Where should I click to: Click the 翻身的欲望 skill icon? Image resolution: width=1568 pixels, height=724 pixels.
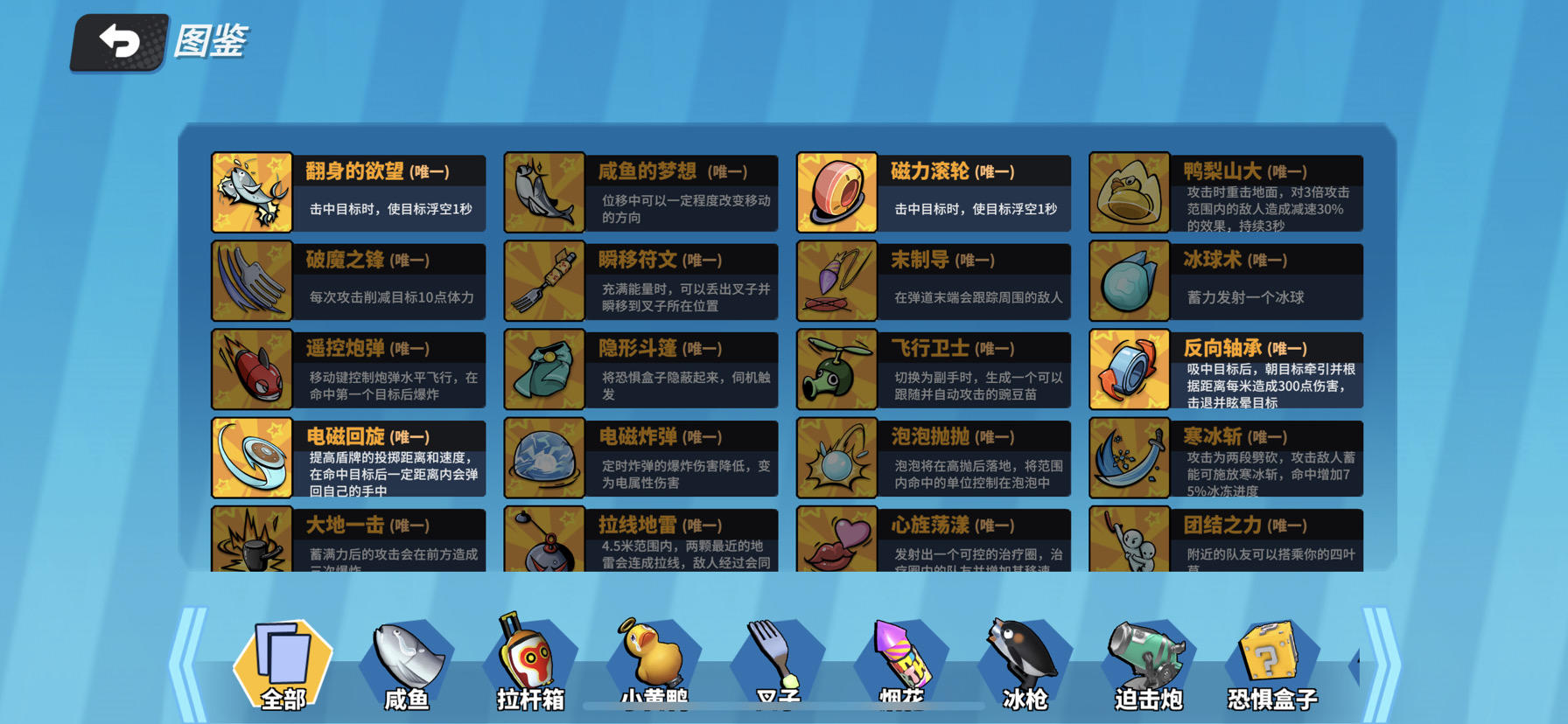(x=252, y=191)
